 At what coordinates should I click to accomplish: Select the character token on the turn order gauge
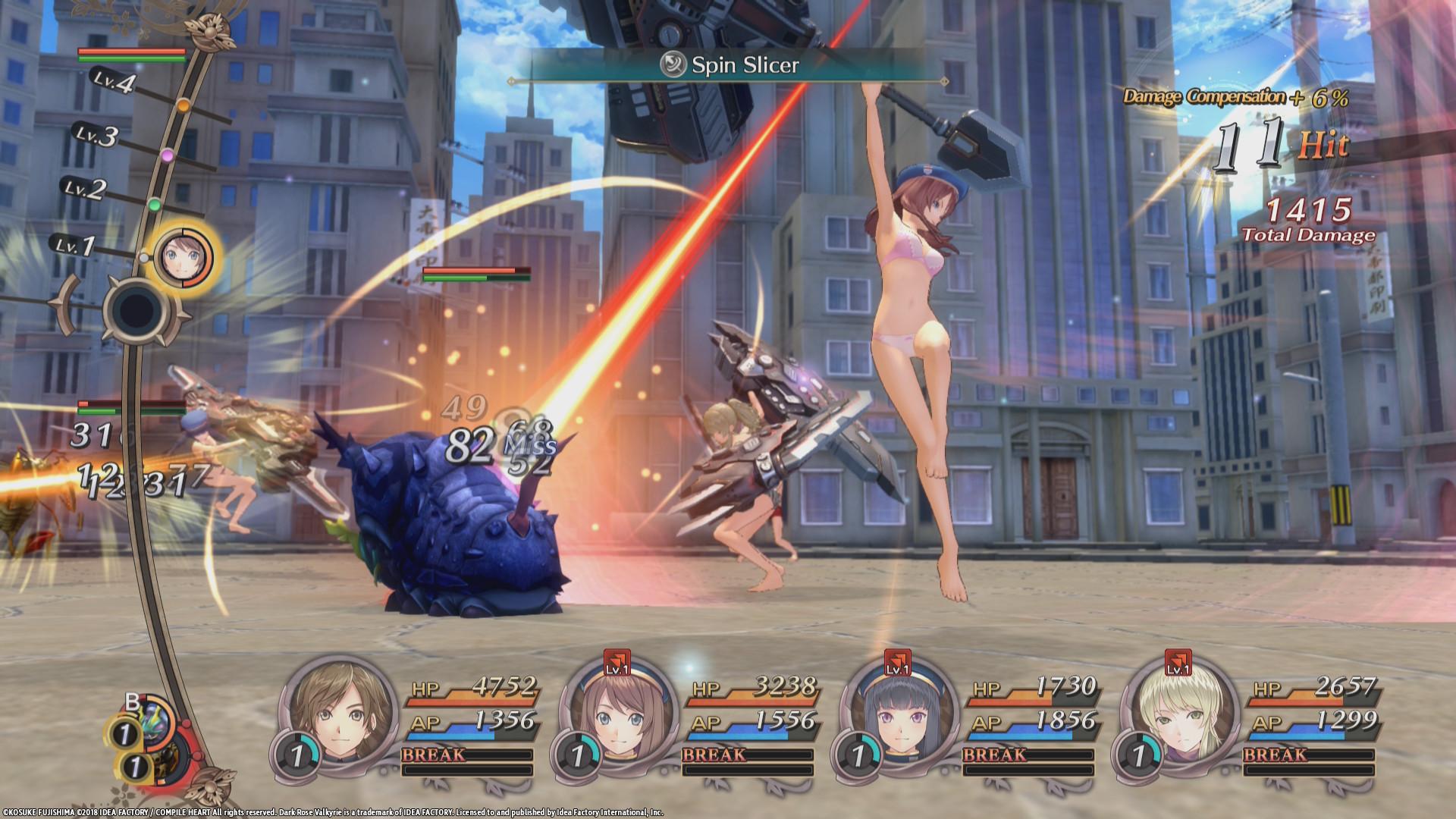182,258
